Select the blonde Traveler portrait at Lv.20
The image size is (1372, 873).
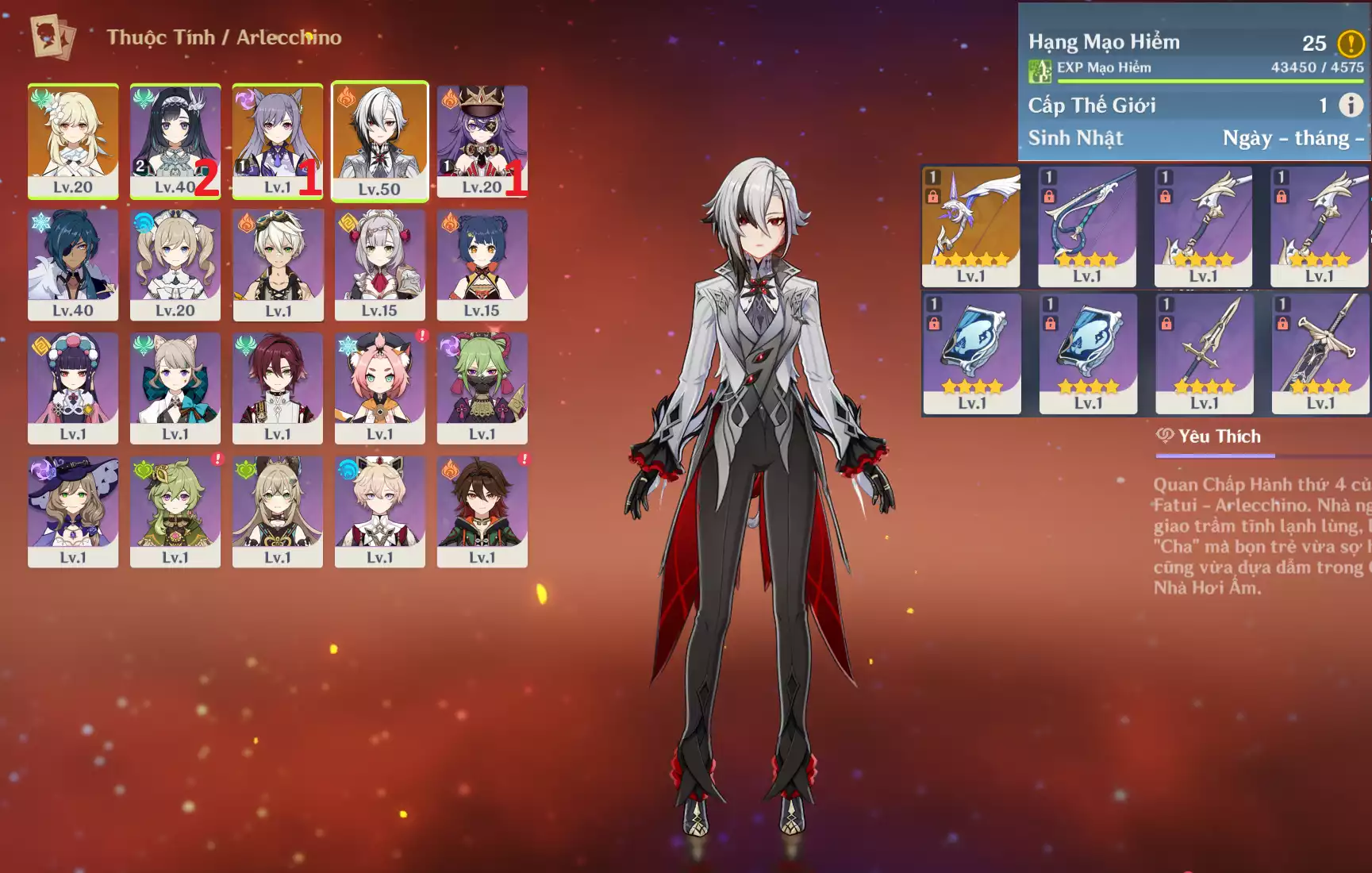(73, 140)
